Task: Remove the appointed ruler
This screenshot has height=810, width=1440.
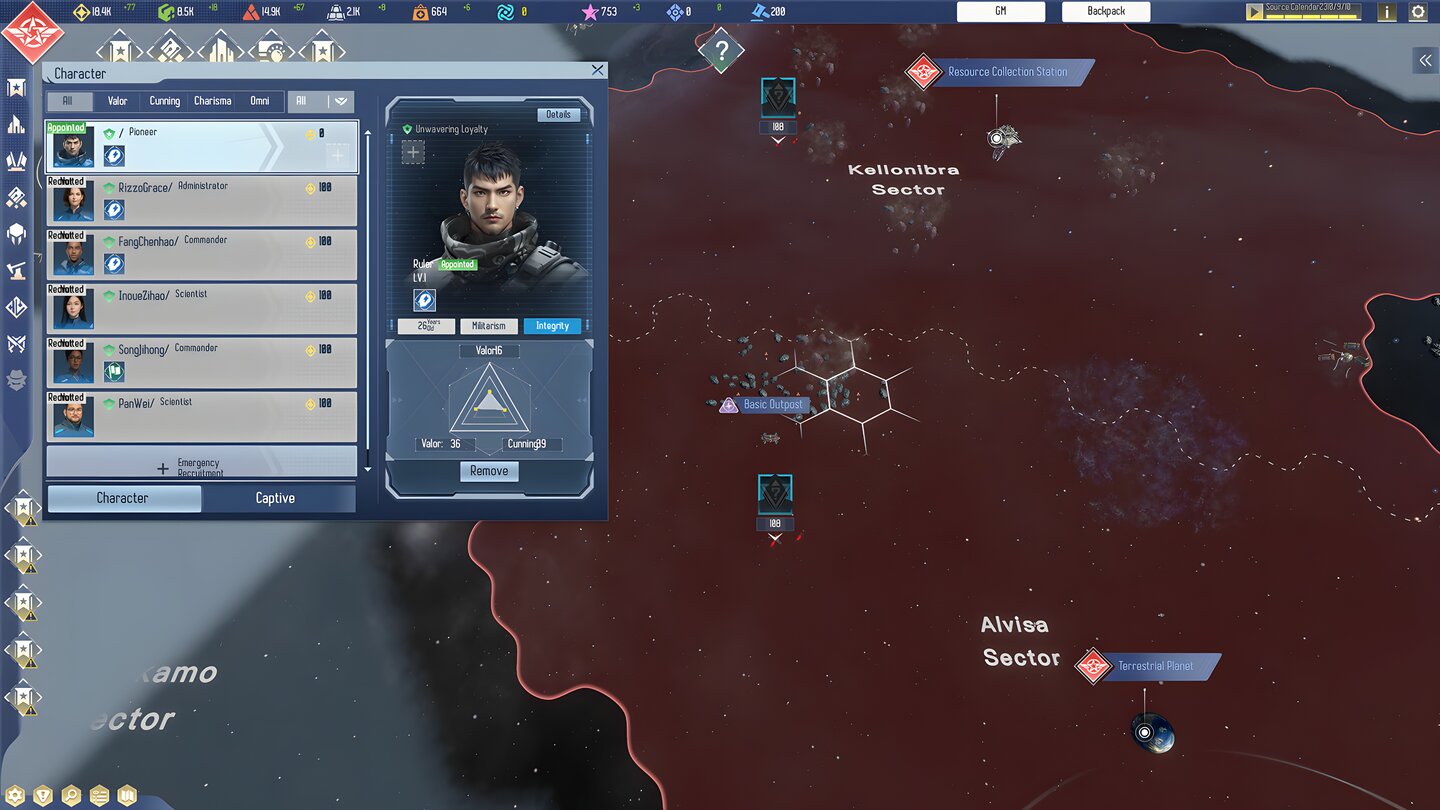Action: (x=489, y=471)
